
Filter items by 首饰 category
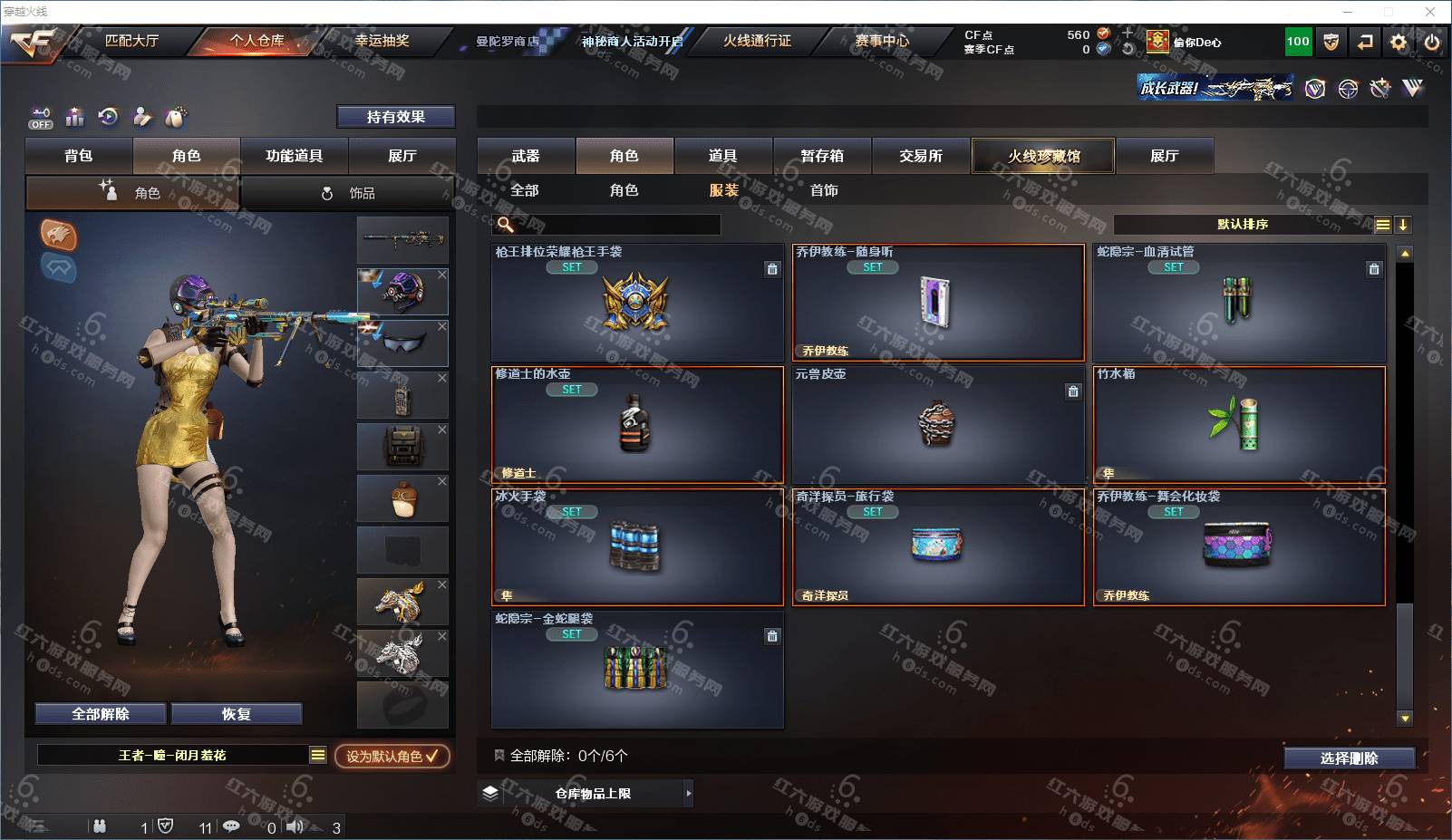coord(824,190)
